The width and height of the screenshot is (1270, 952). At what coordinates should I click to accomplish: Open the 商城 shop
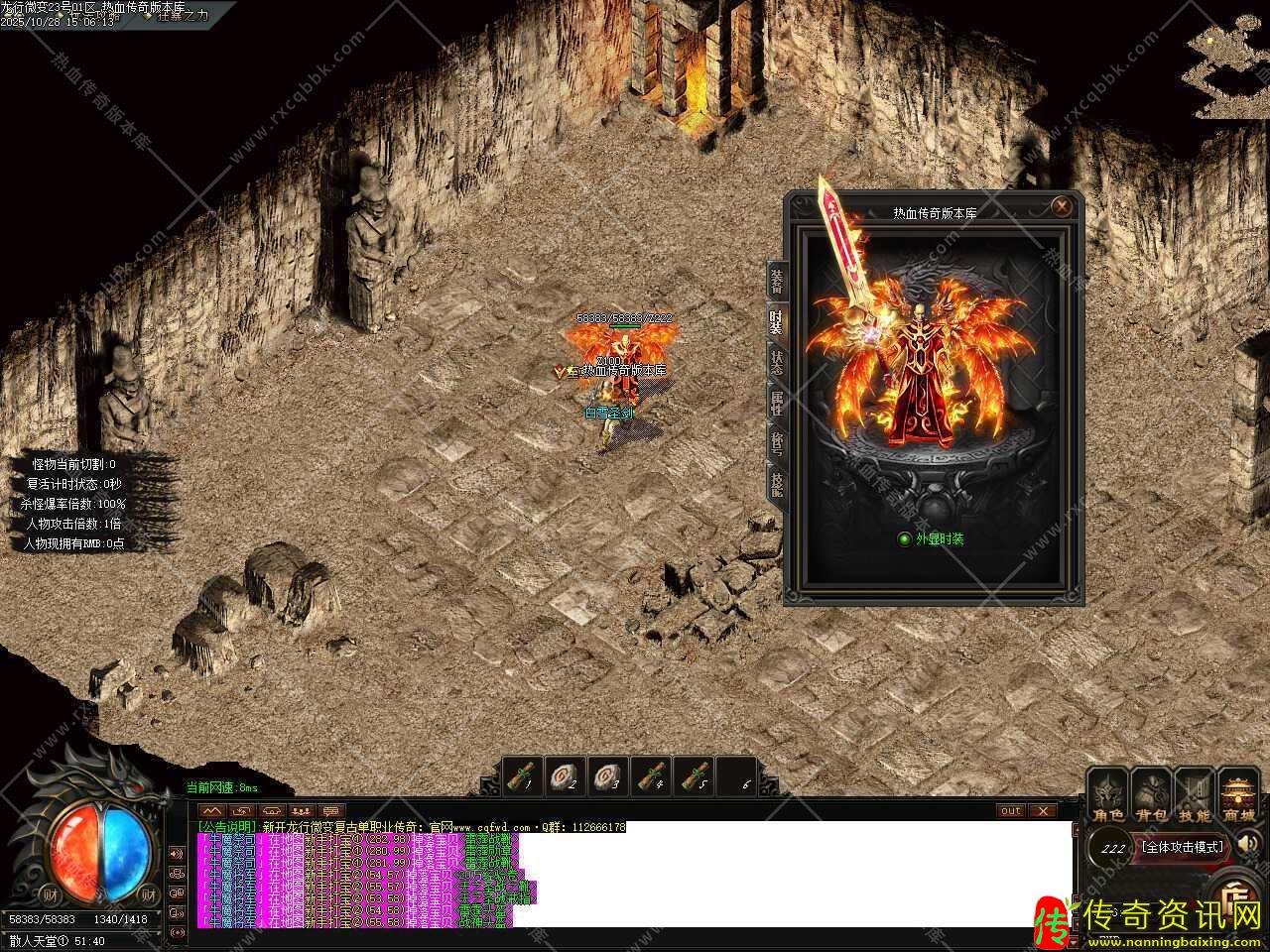pyautogui.click(x=1239, y=796)
